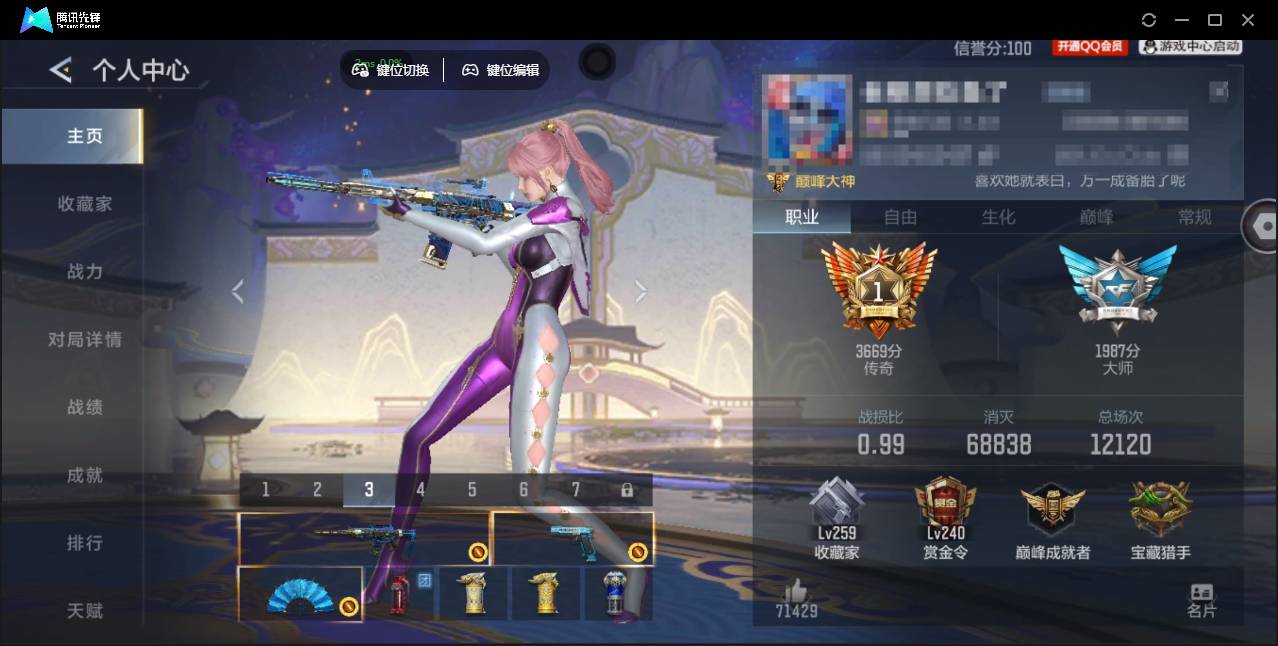Viewport: 1278px width, 646px height.
Task: Choose the 常规 stats tab
Action: (1194, 217)
